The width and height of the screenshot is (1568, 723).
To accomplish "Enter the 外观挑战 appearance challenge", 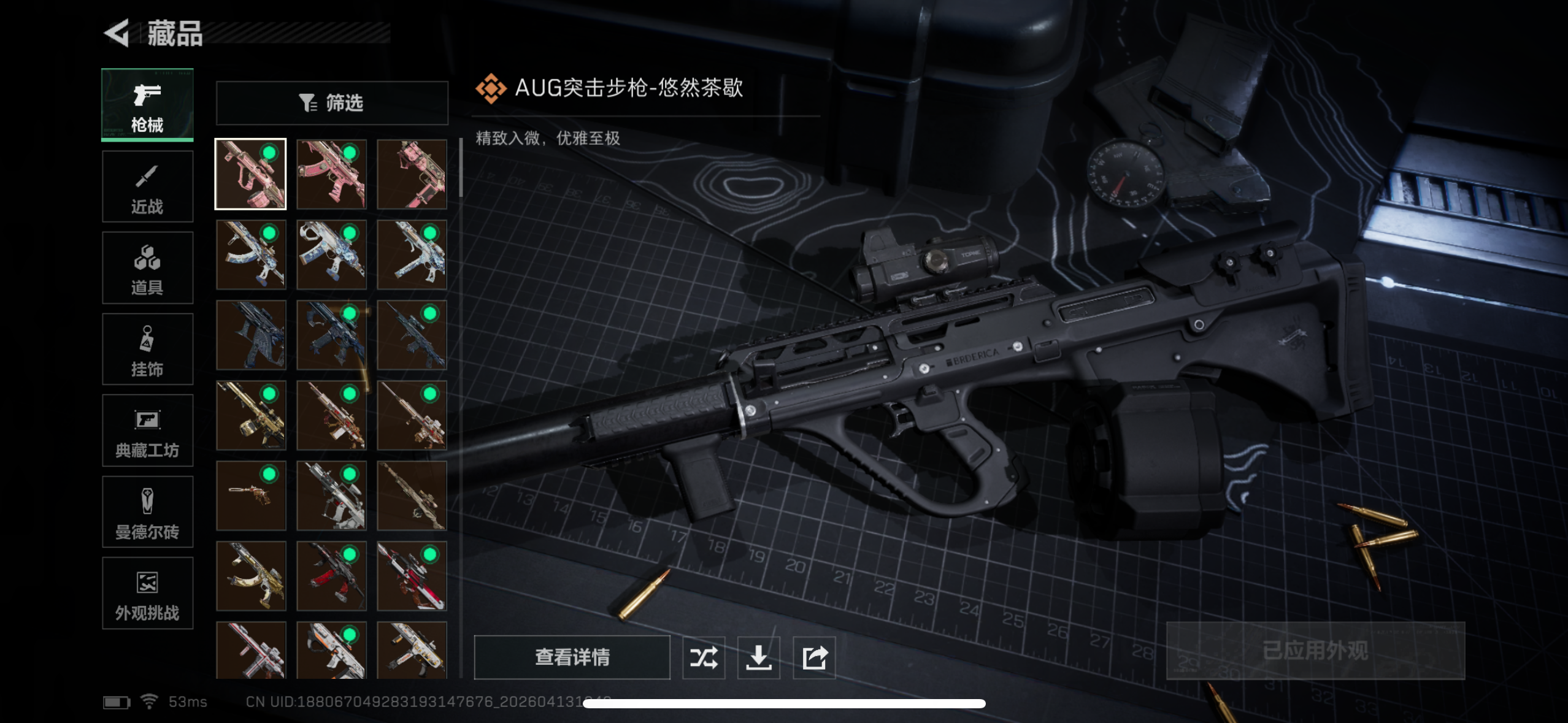I will (147, 594).
